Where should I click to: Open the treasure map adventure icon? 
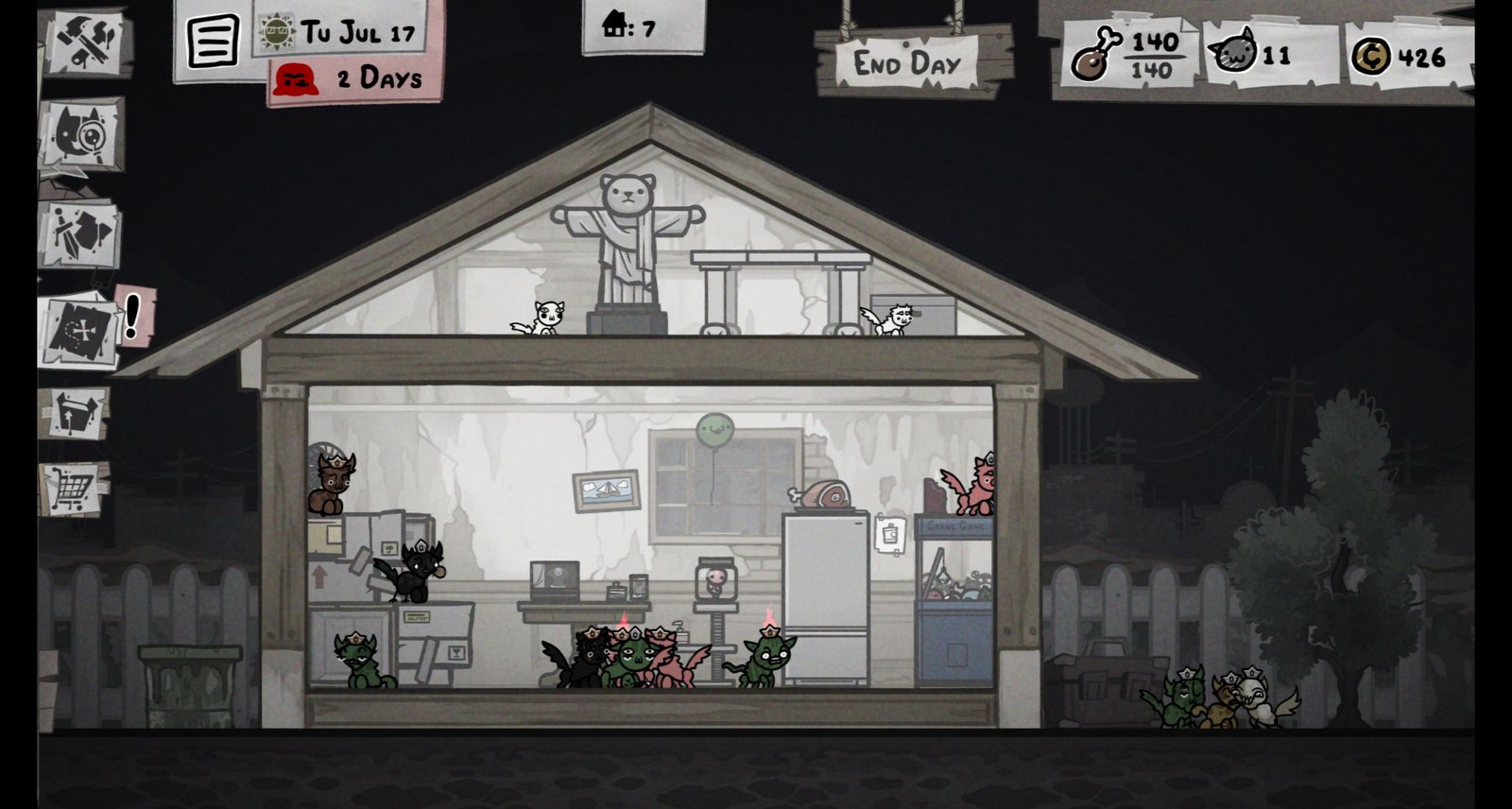click(82, 329)
